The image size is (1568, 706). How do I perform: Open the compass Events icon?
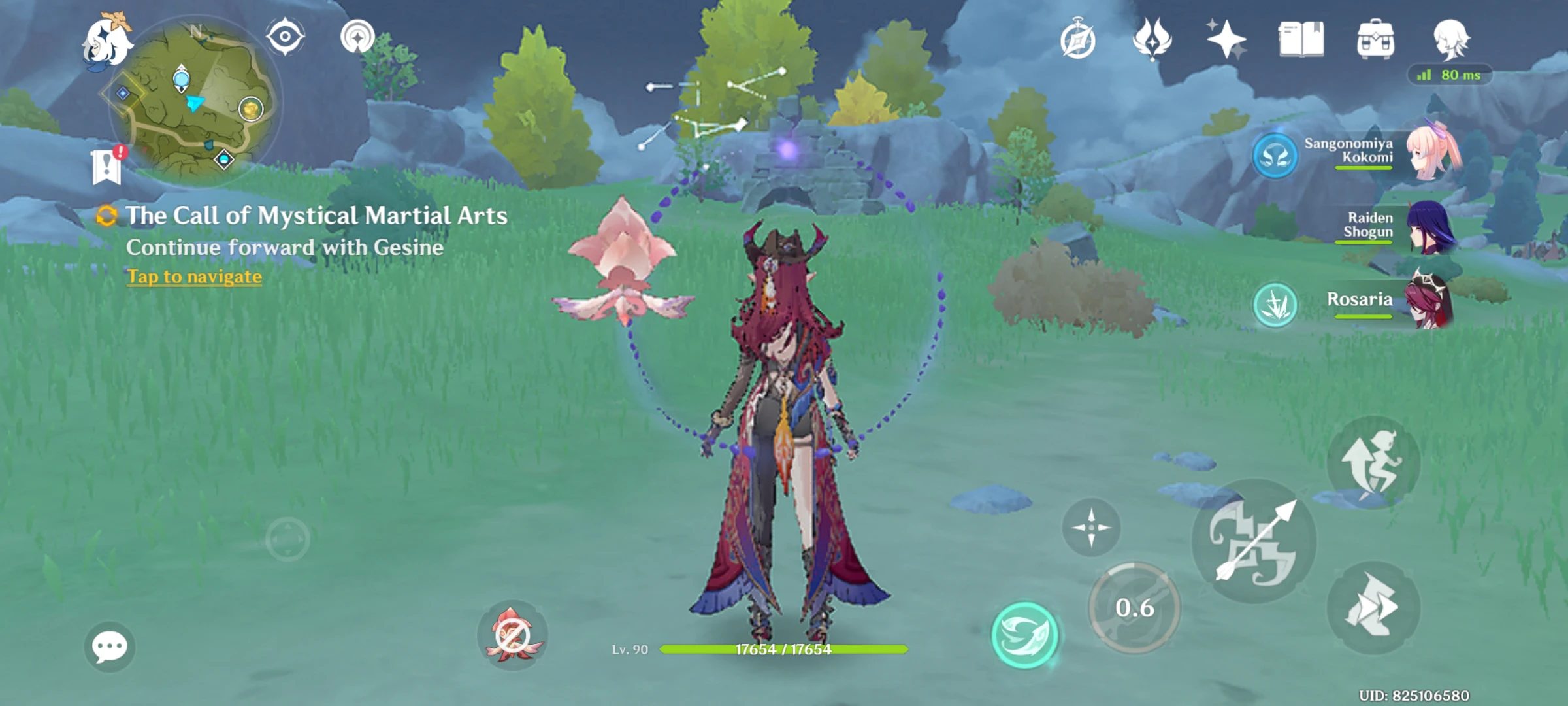pyautogui.click(x=1077, y=41)
